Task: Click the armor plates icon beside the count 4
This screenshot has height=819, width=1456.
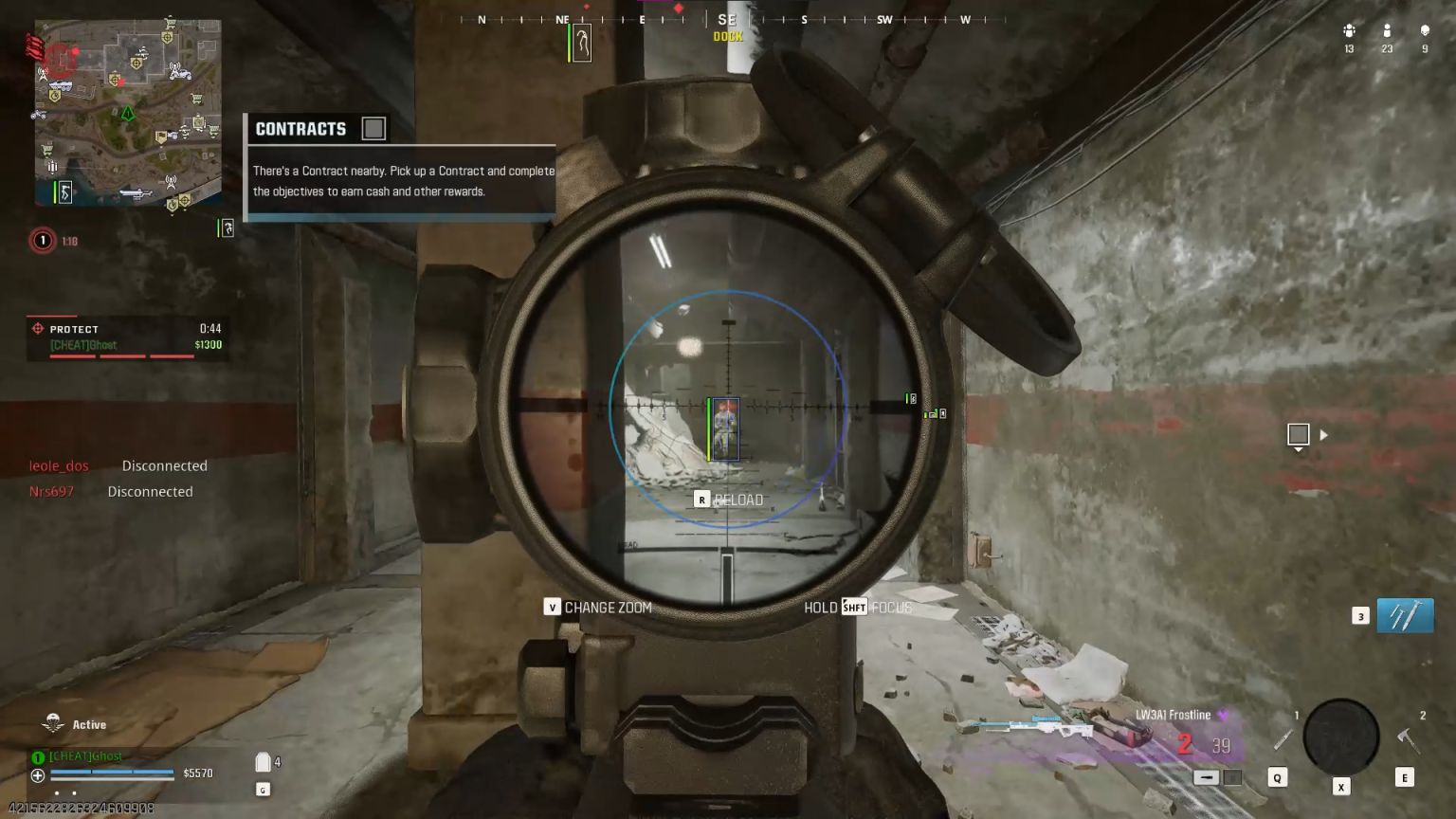Action: [263, 761]
